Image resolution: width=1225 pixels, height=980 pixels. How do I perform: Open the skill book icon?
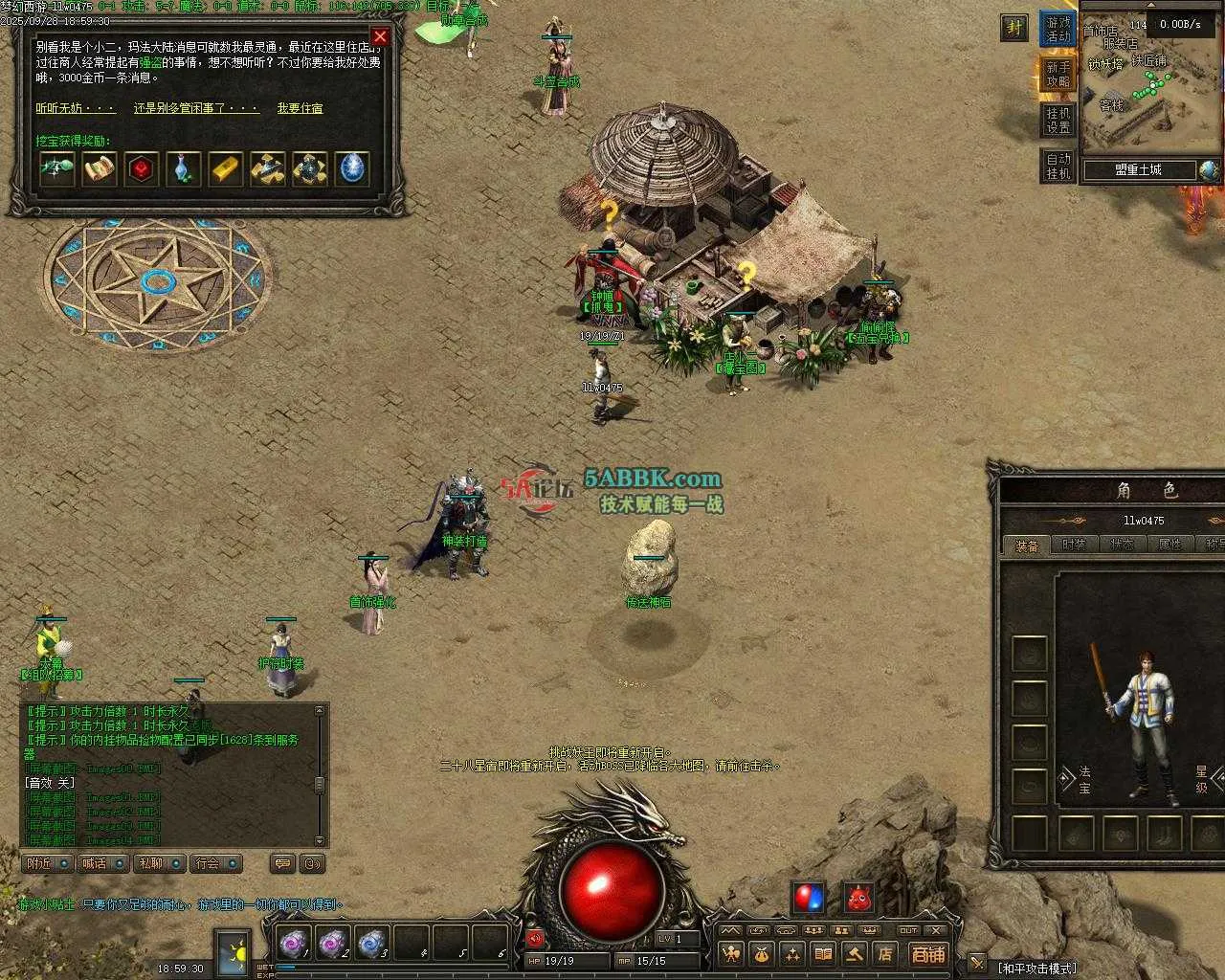point(823,953)
